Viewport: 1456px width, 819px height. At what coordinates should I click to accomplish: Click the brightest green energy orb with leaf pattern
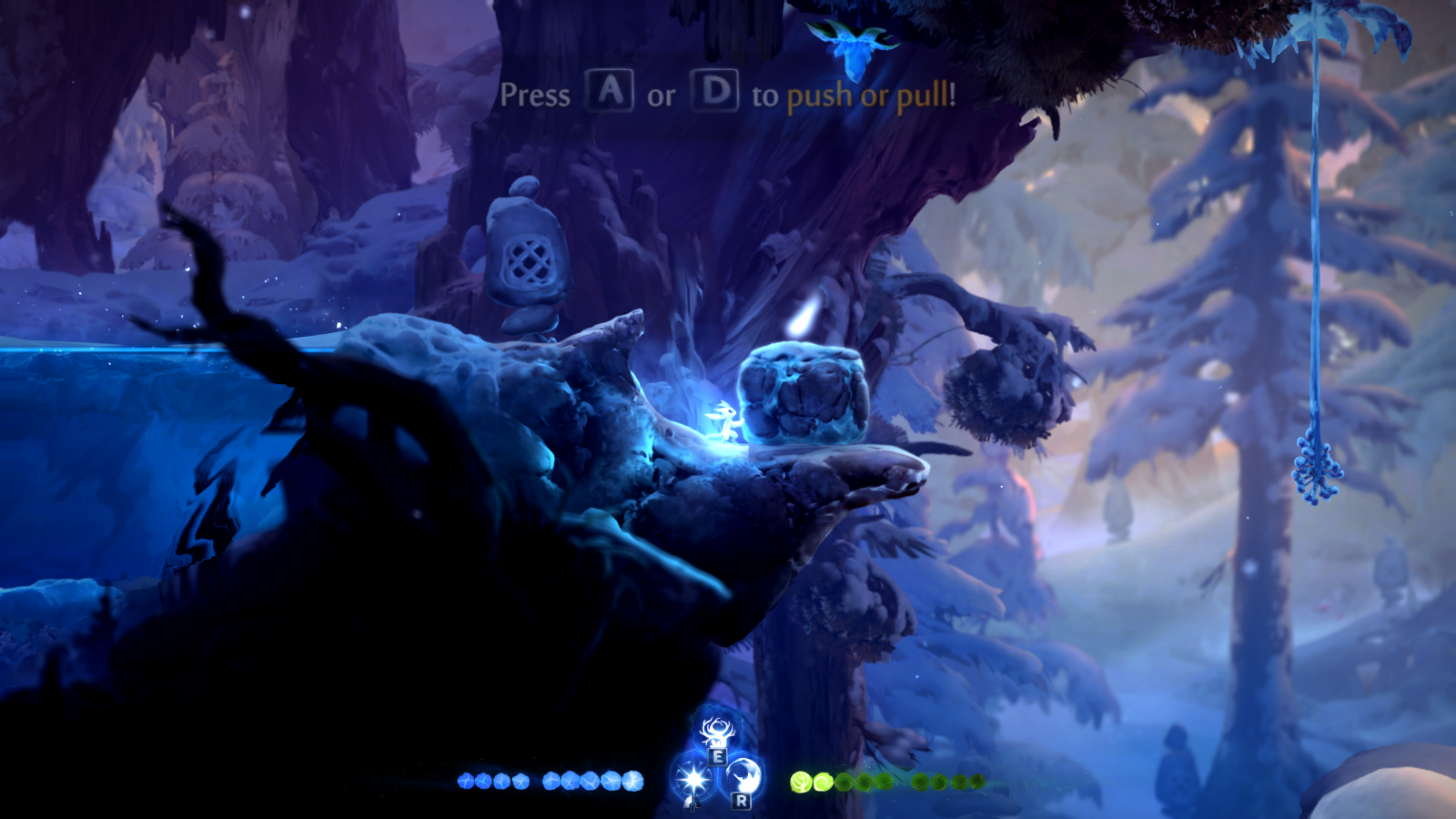coord(799,782)
